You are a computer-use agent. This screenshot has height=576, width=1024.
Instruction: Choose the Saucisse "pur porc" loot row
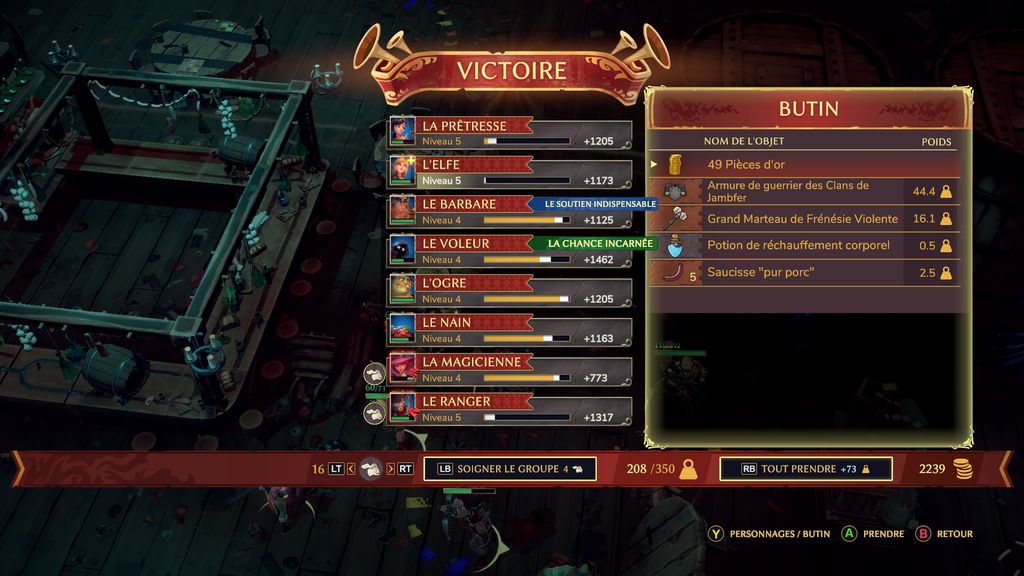[805, 273]
